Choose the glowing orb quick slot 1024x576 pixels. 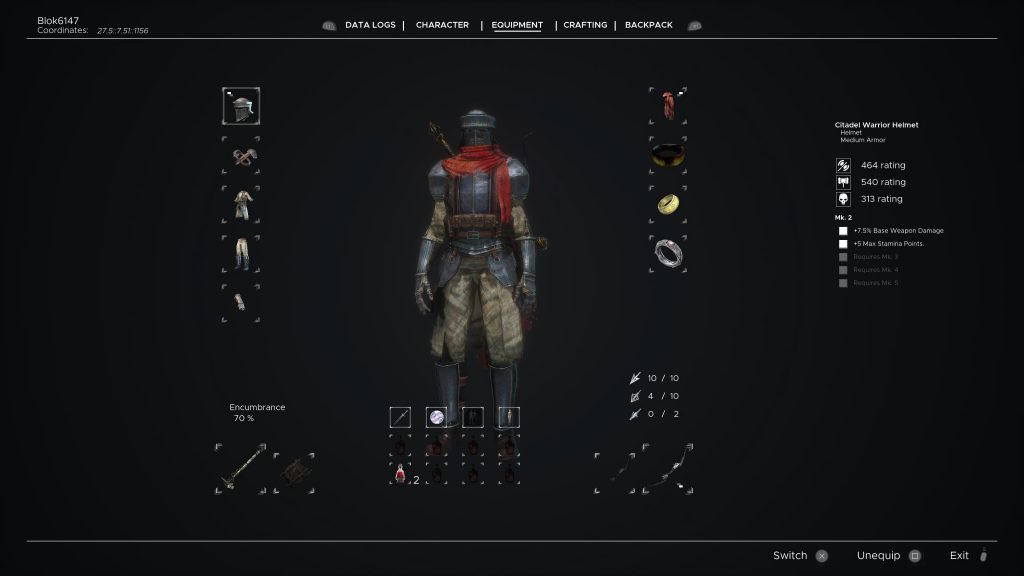tap(436, 417)
